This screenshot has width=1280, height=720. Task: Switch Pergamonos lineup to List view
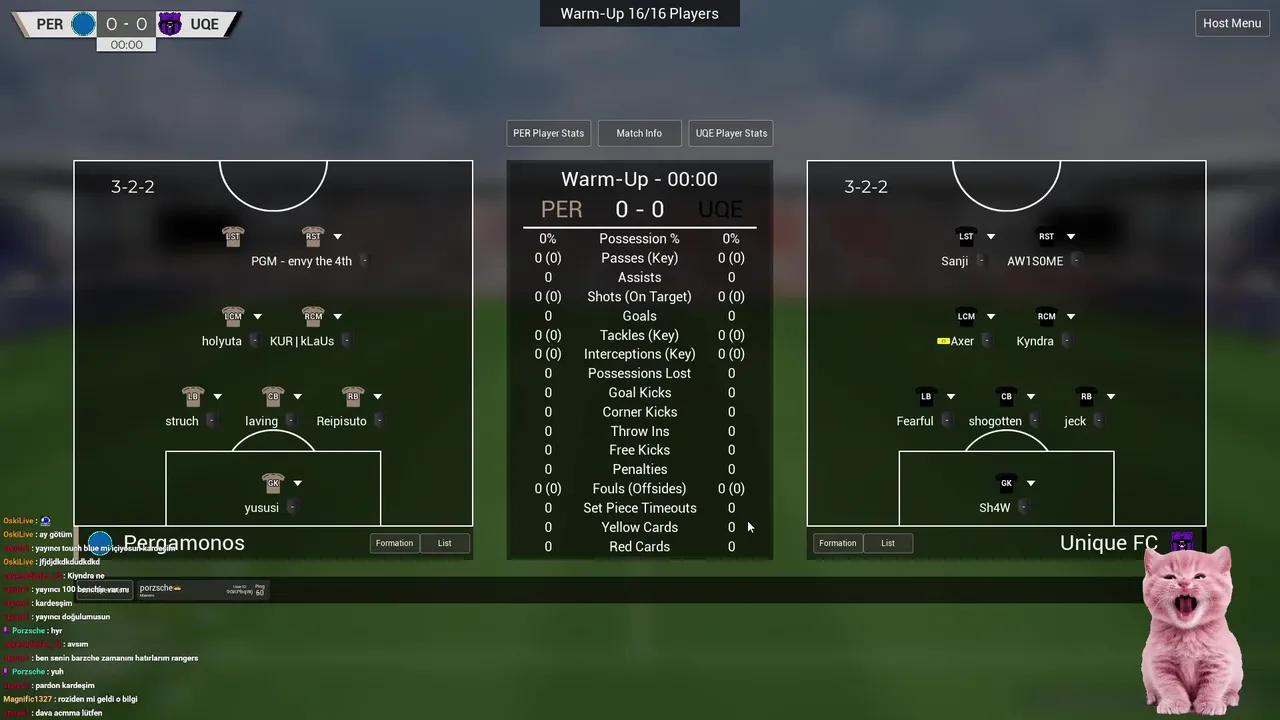[444, 543]
